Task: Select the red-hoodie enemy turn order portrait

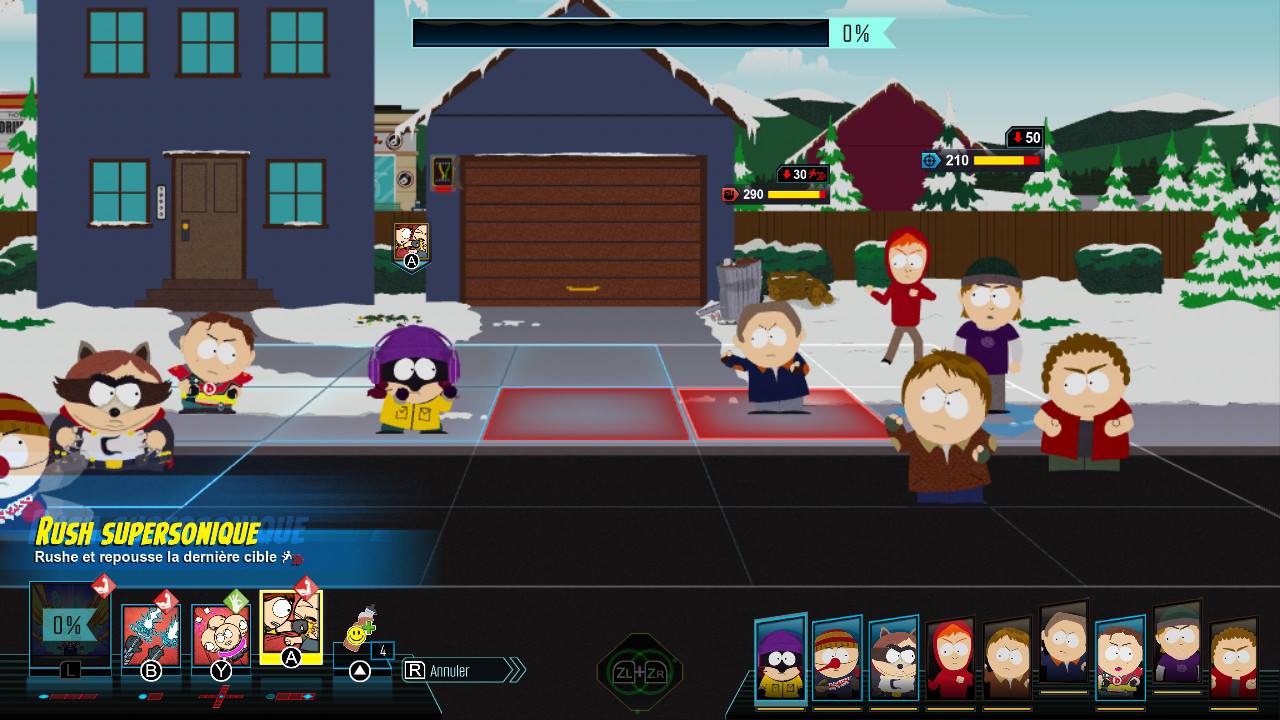Action: [950, 660]
